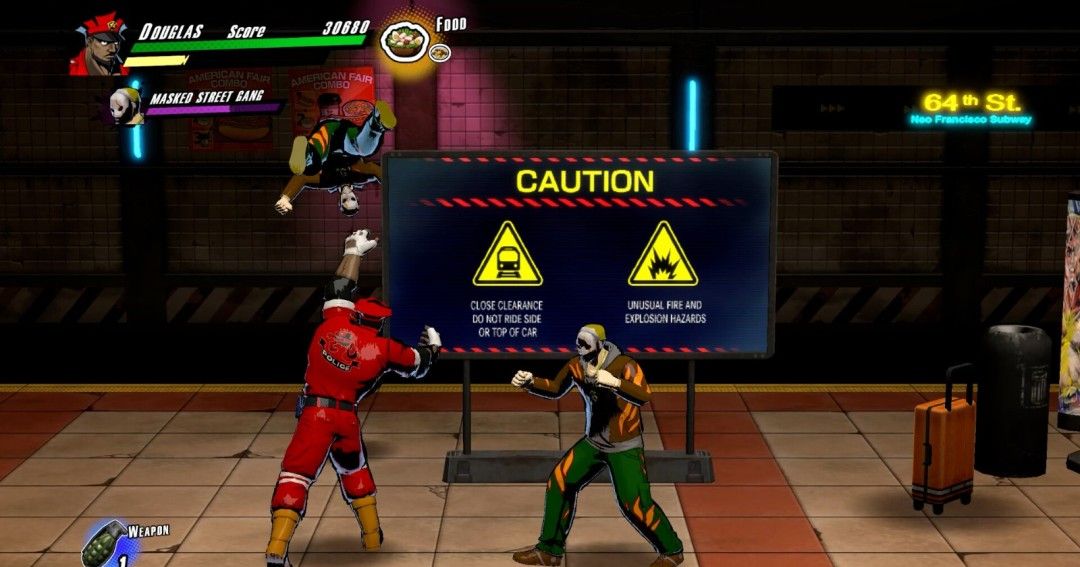
Task: Select the Masked Street Gang enemy portrait
Action: tap(127, 105)
